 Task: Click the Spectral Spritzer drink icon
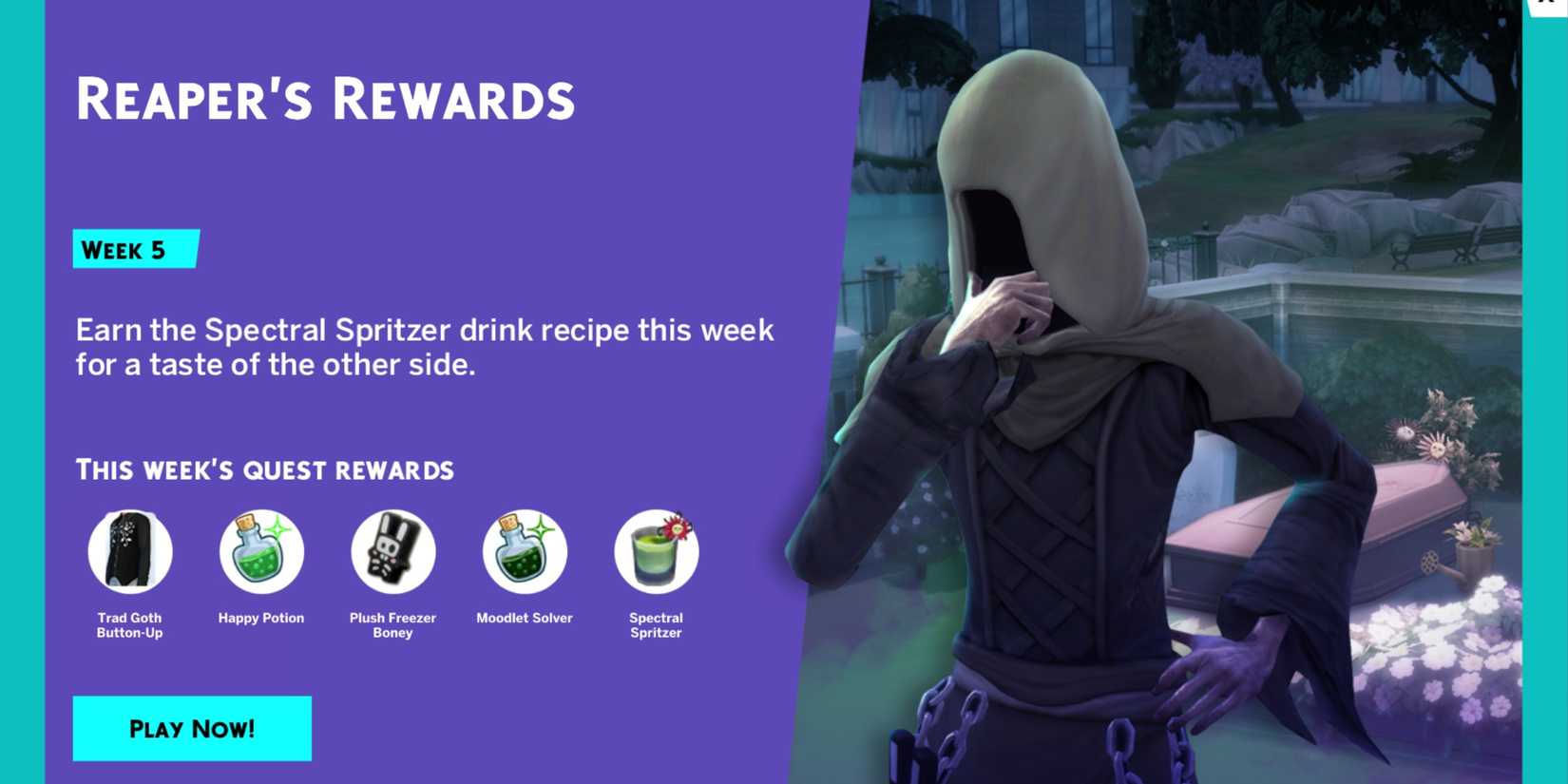point(656,551)
